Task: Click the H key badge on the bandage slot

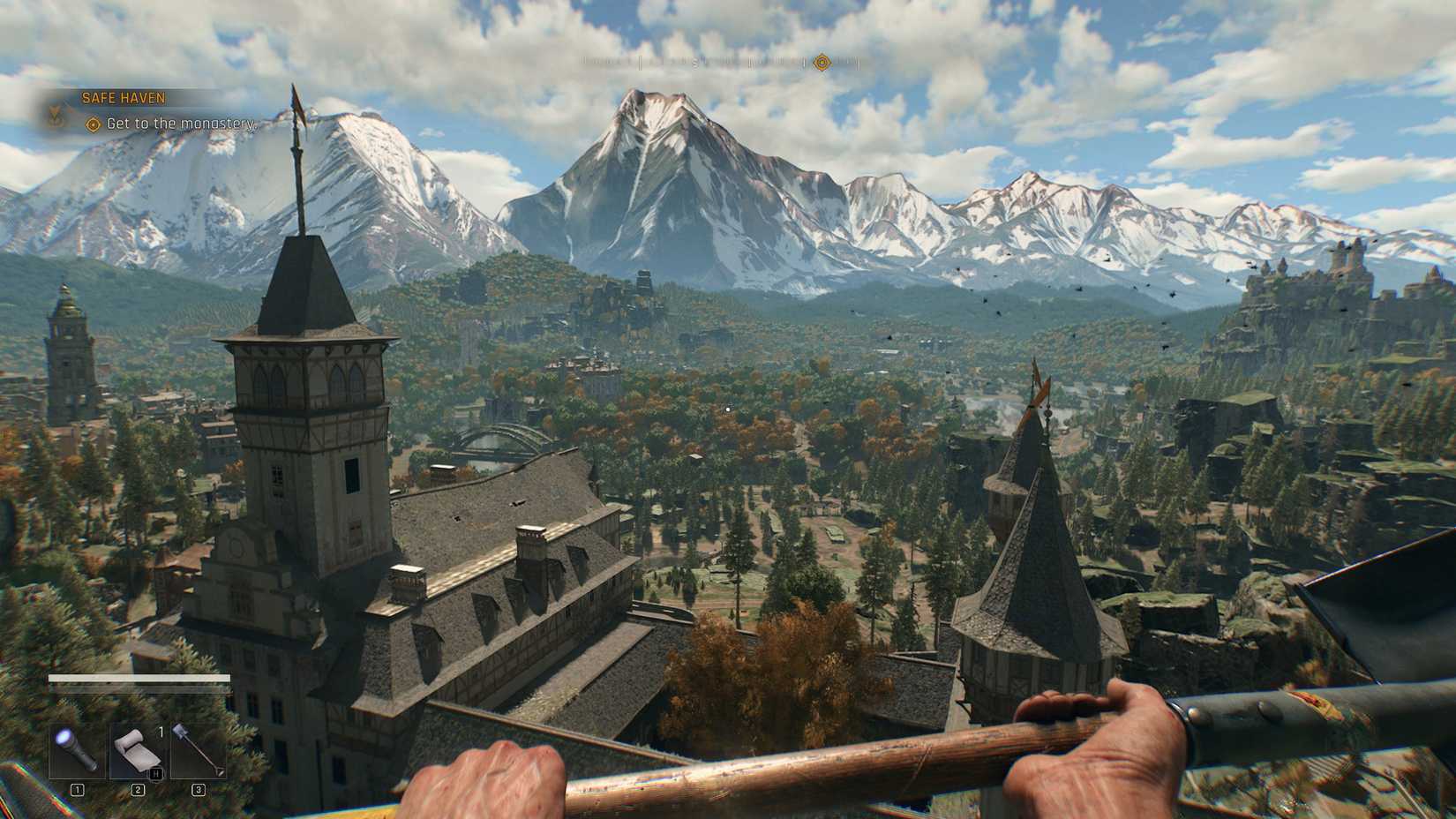Action: pos(156,774)
